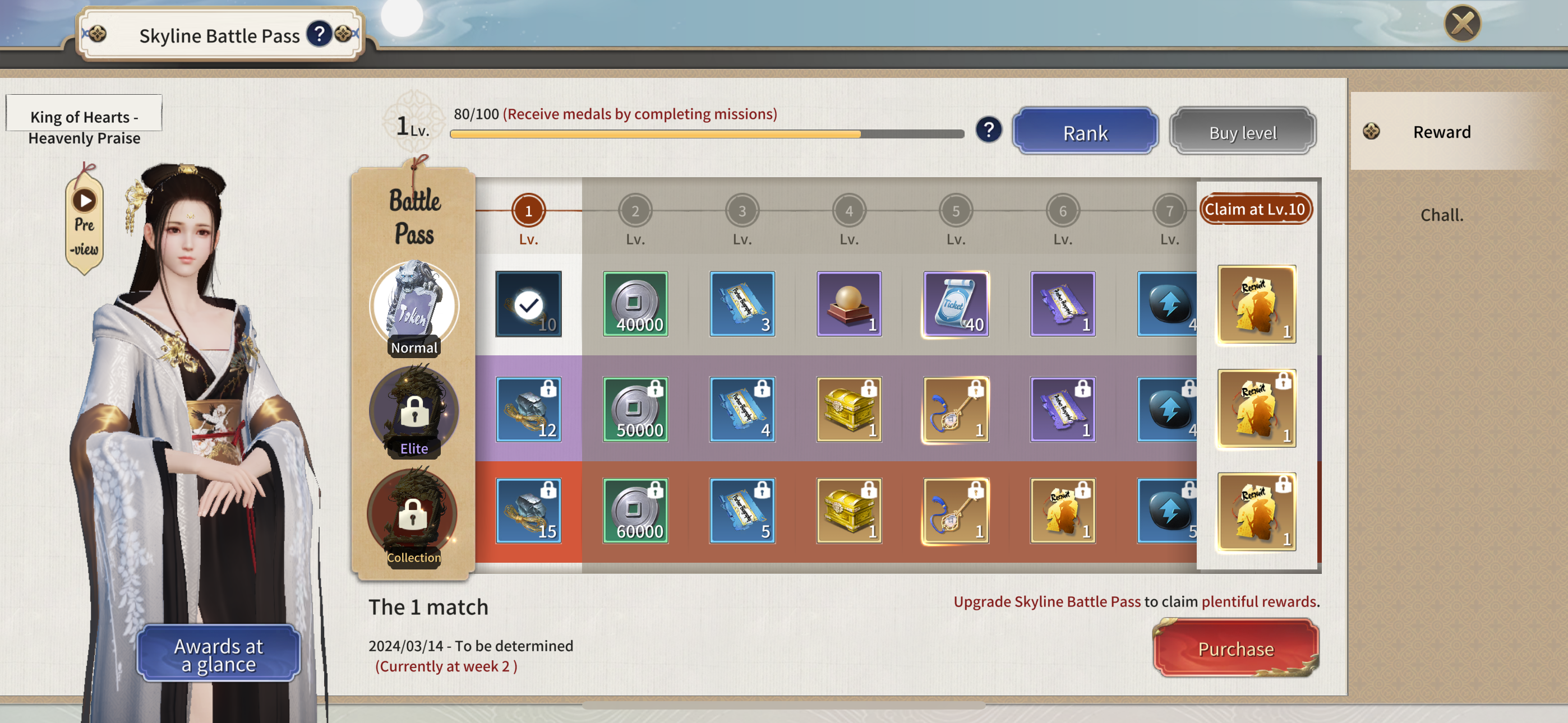Close the Skyline Battle Pass window
The image size is (1568, 723).
tap(1462, 24)
